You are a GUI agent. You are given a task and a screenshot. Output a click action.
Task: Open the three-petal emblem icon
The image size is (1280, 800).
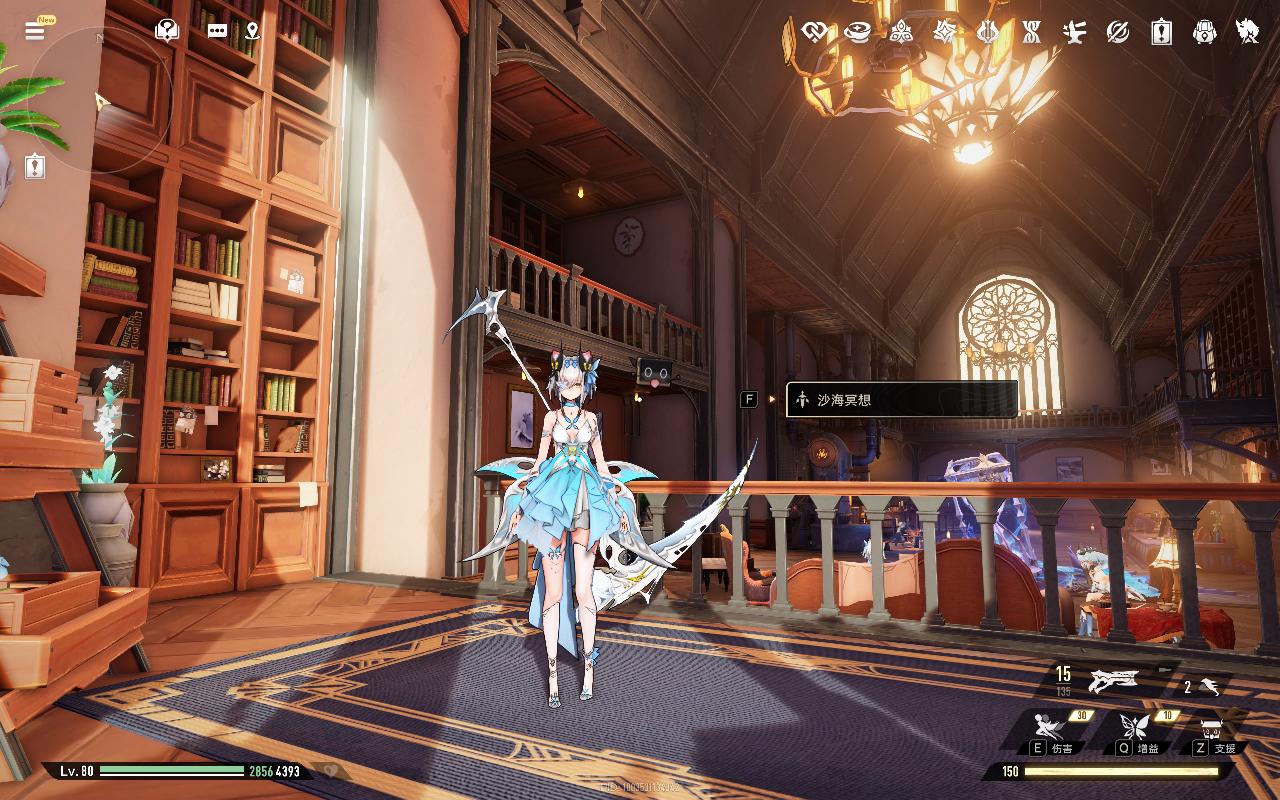click(x=901, y=32)
